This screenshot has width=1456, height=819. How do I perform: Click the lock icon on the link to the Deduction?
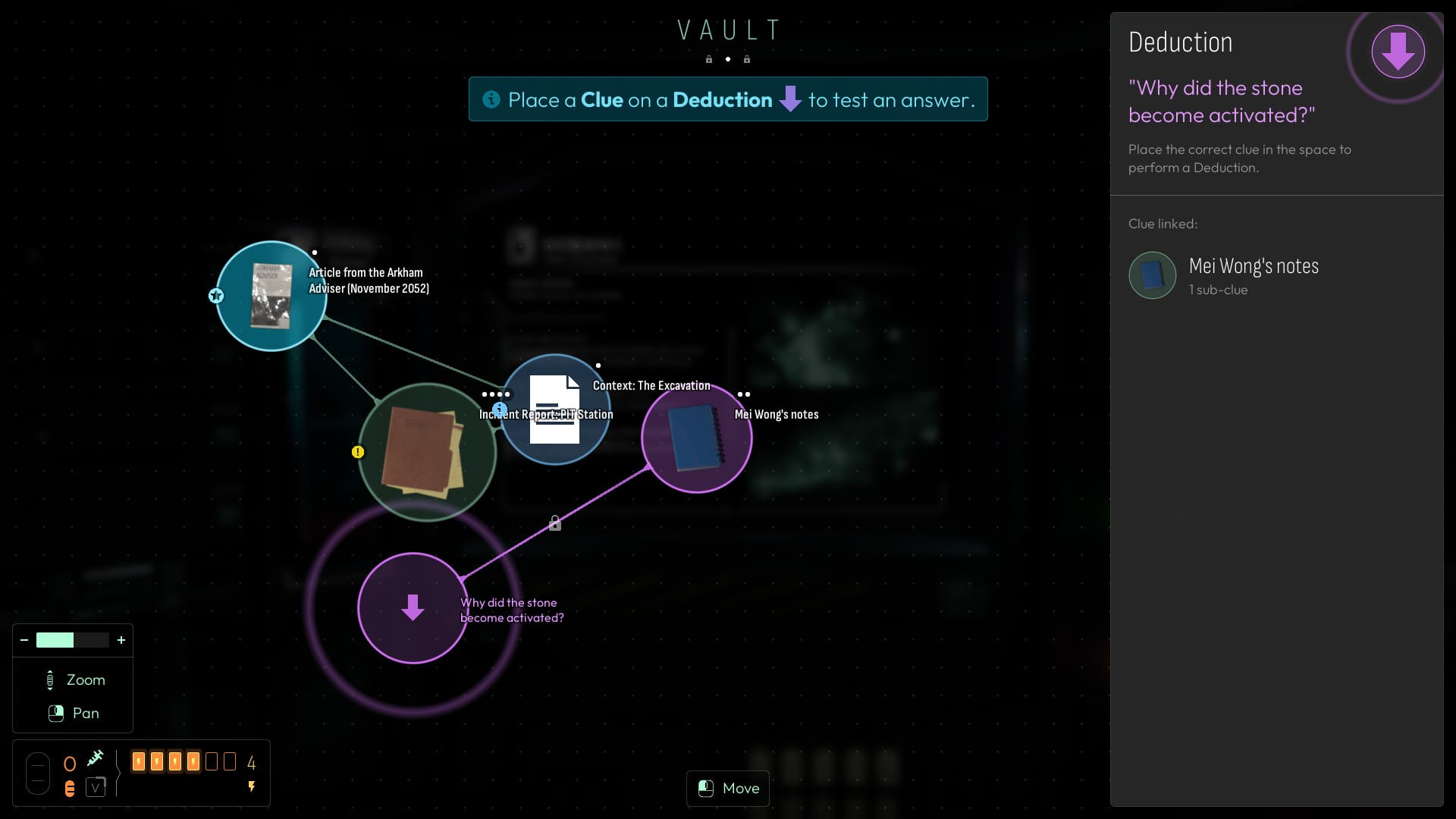tap(556, 522)
